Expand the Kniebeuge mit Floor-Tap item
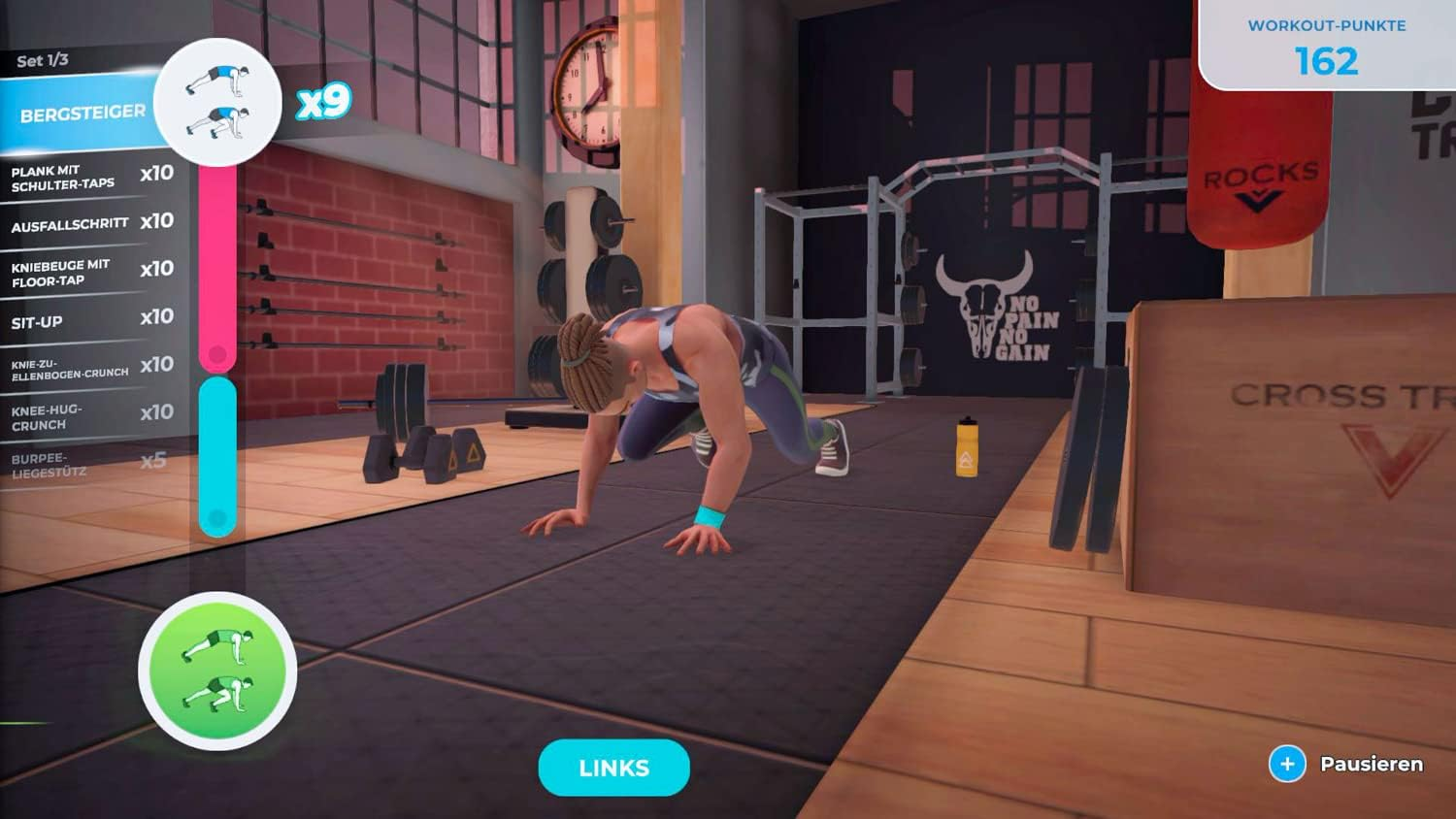This screenshot has height=819, width=1456. [x=63, y=272]
